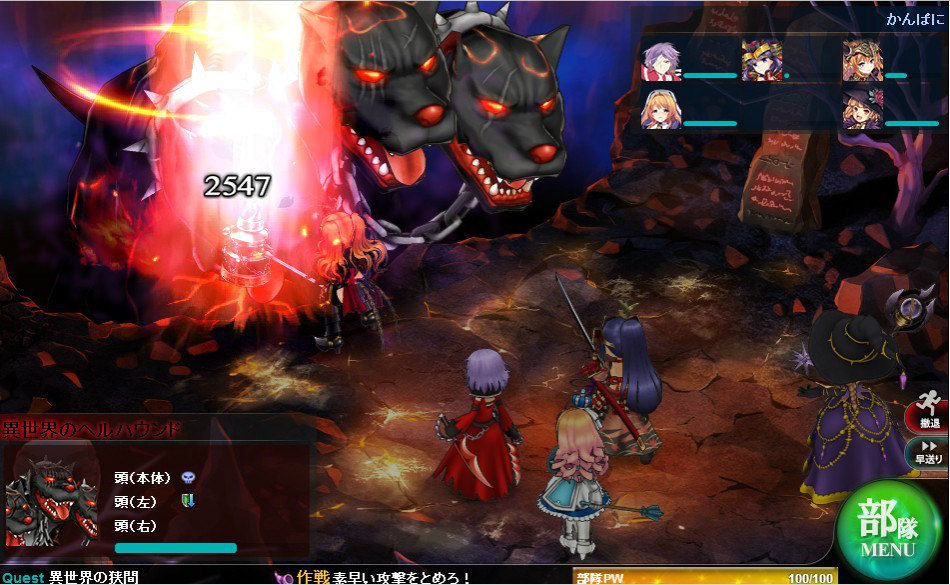Click the 作戦 strategy megaphone icon

point(284,577)
